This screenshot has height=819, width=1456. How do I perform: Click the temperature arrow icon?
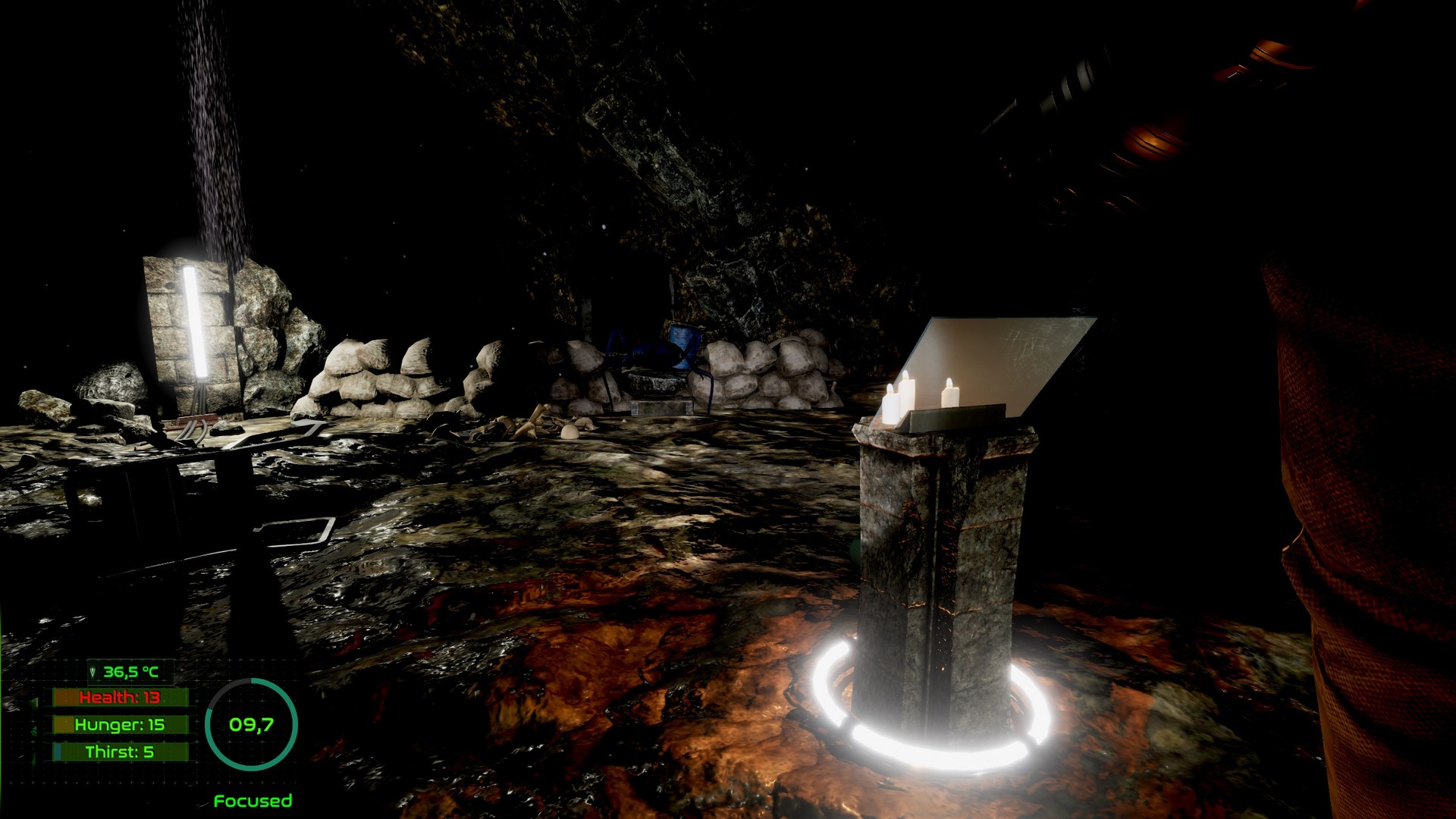[x=93, y=672]
